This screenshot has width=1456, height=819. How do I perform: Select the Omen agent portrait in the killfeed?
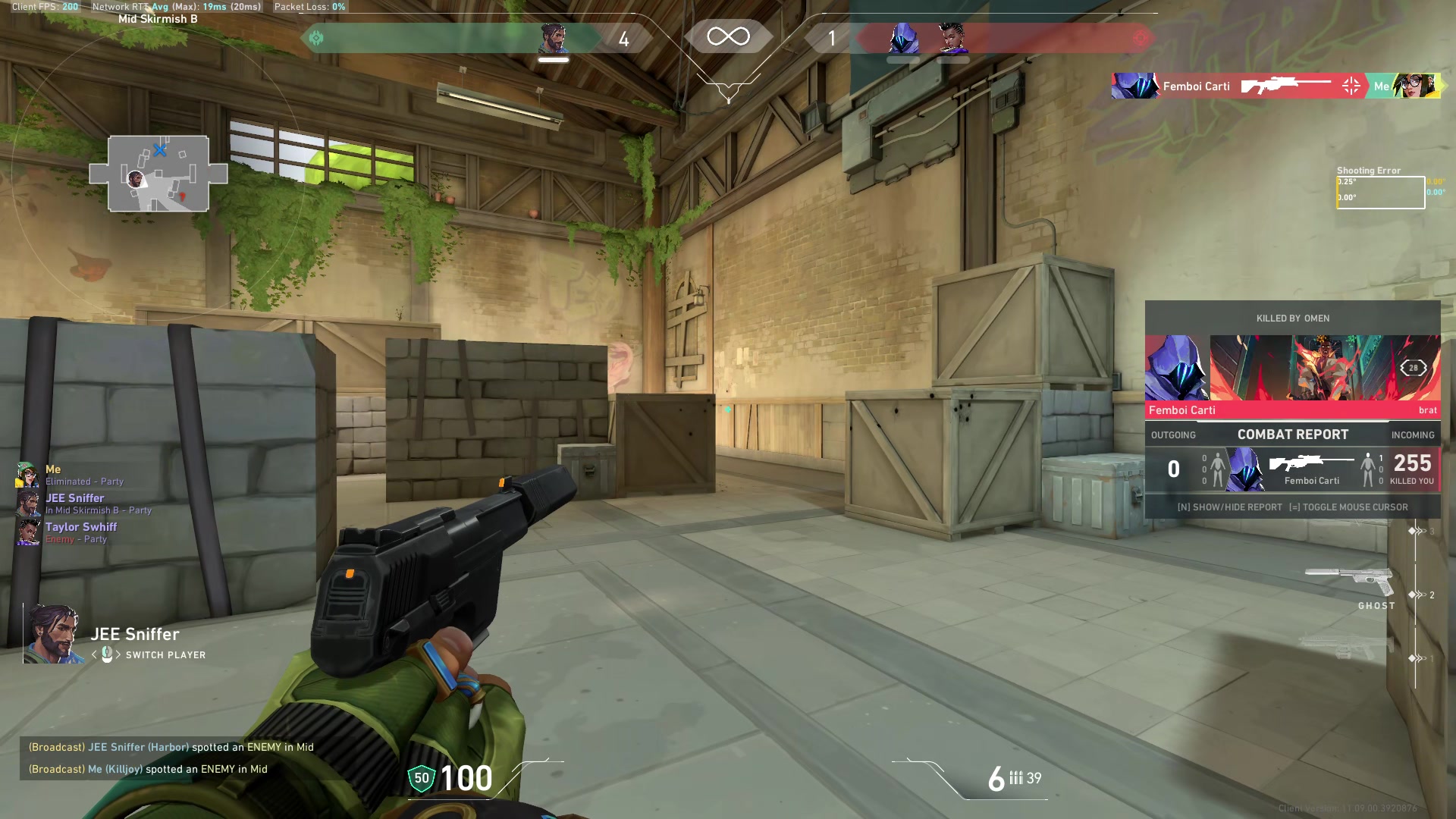coord(1135,86)
